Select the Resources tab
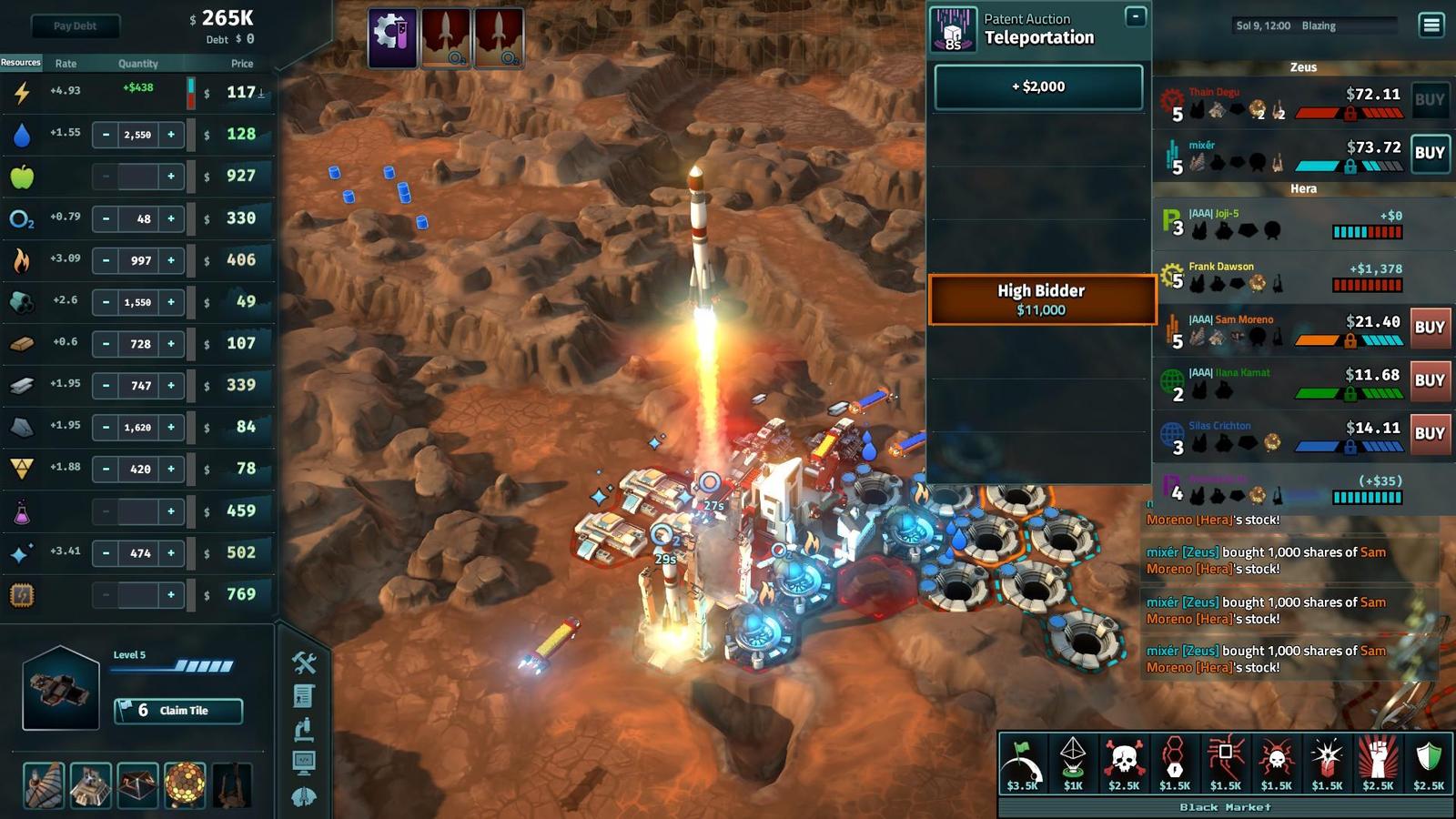Screen dimensions: 1456x819 click(x=21, y=63)
